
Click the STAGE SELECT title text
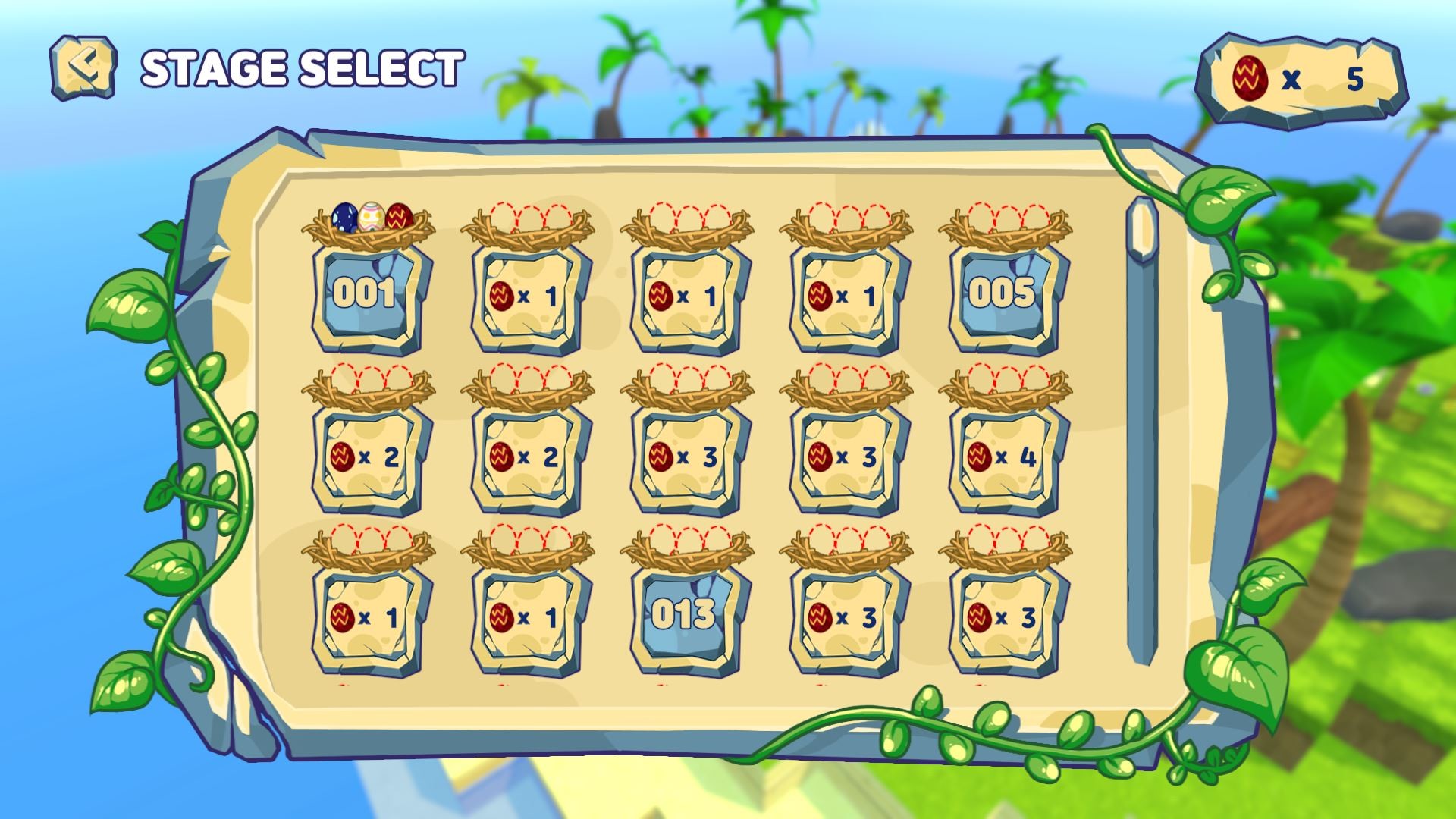303,67
